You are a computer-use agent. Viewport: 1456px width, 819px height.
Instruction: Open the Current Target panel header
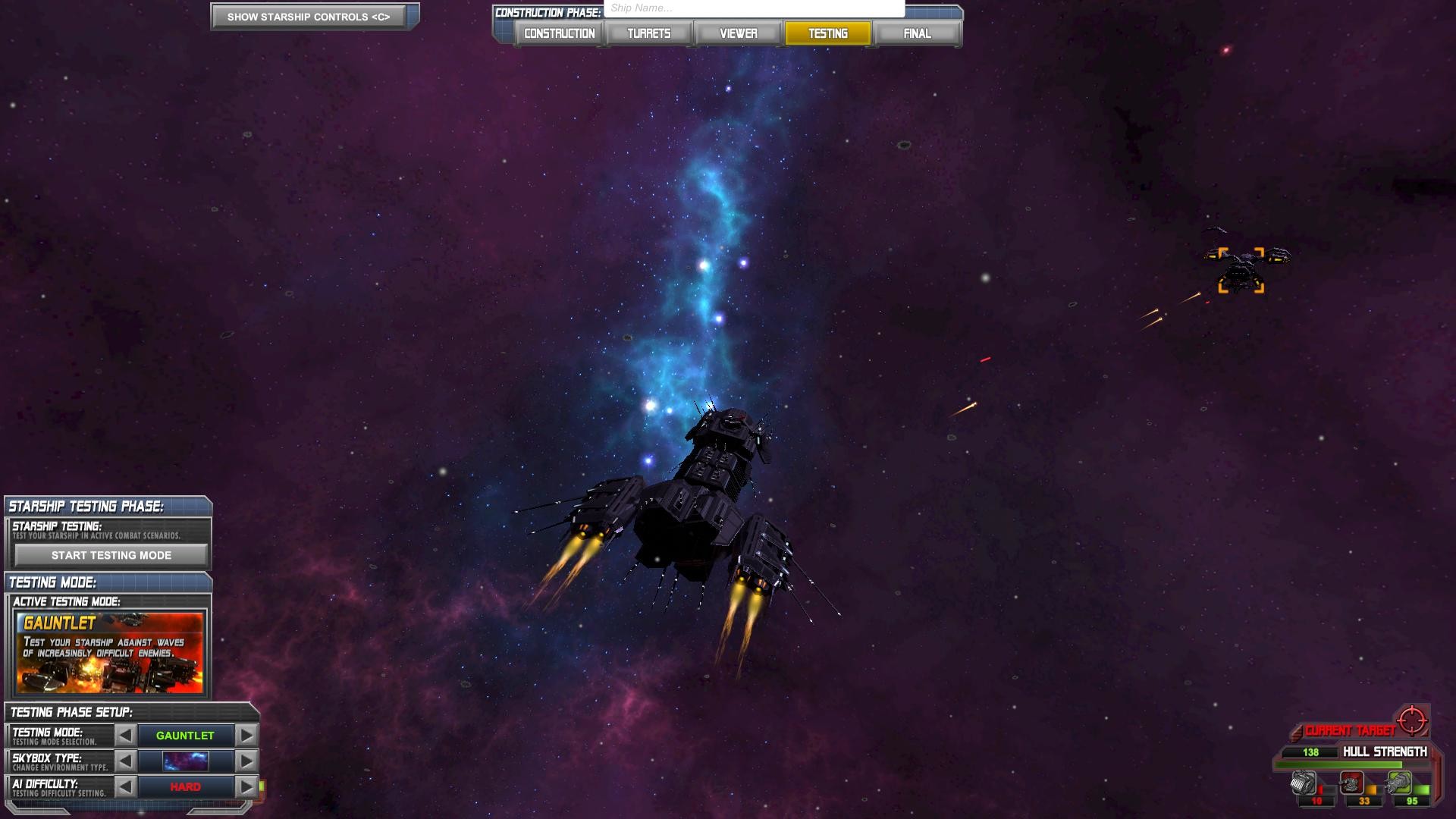coord(1351,731)
